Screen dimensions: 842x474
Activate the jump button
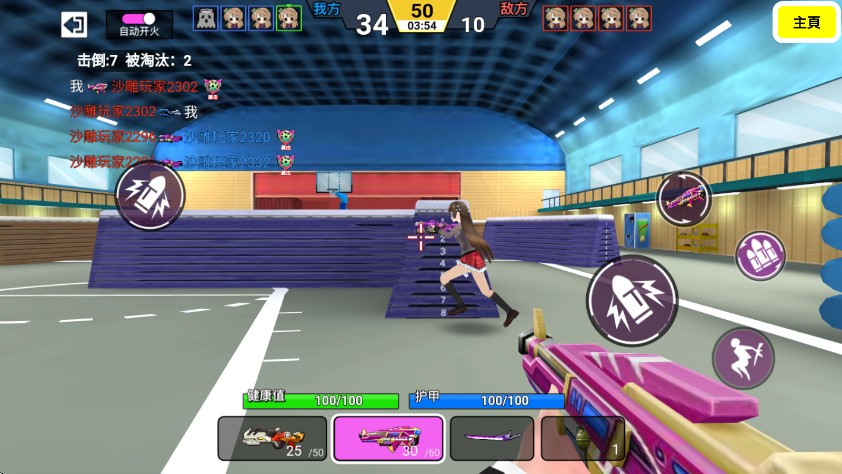[x=743, y=358]
